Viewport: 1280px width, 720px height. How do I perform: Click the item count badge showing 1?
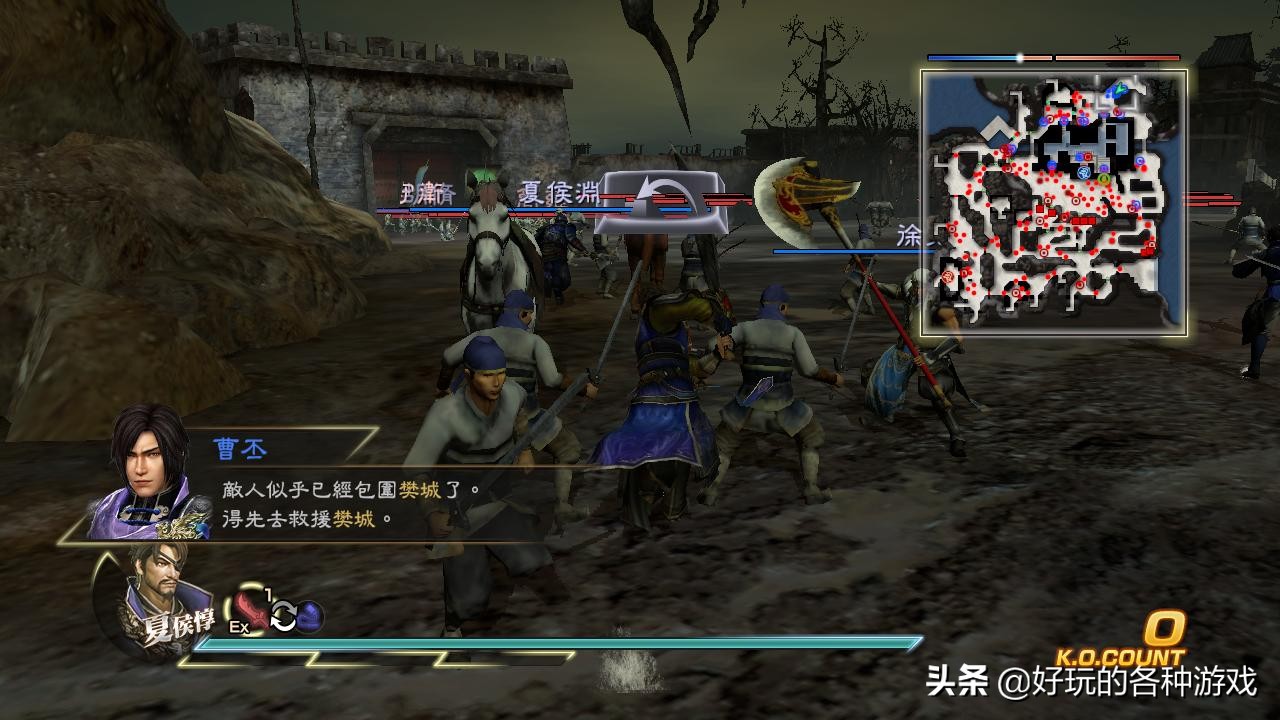[x=268, y=592]
